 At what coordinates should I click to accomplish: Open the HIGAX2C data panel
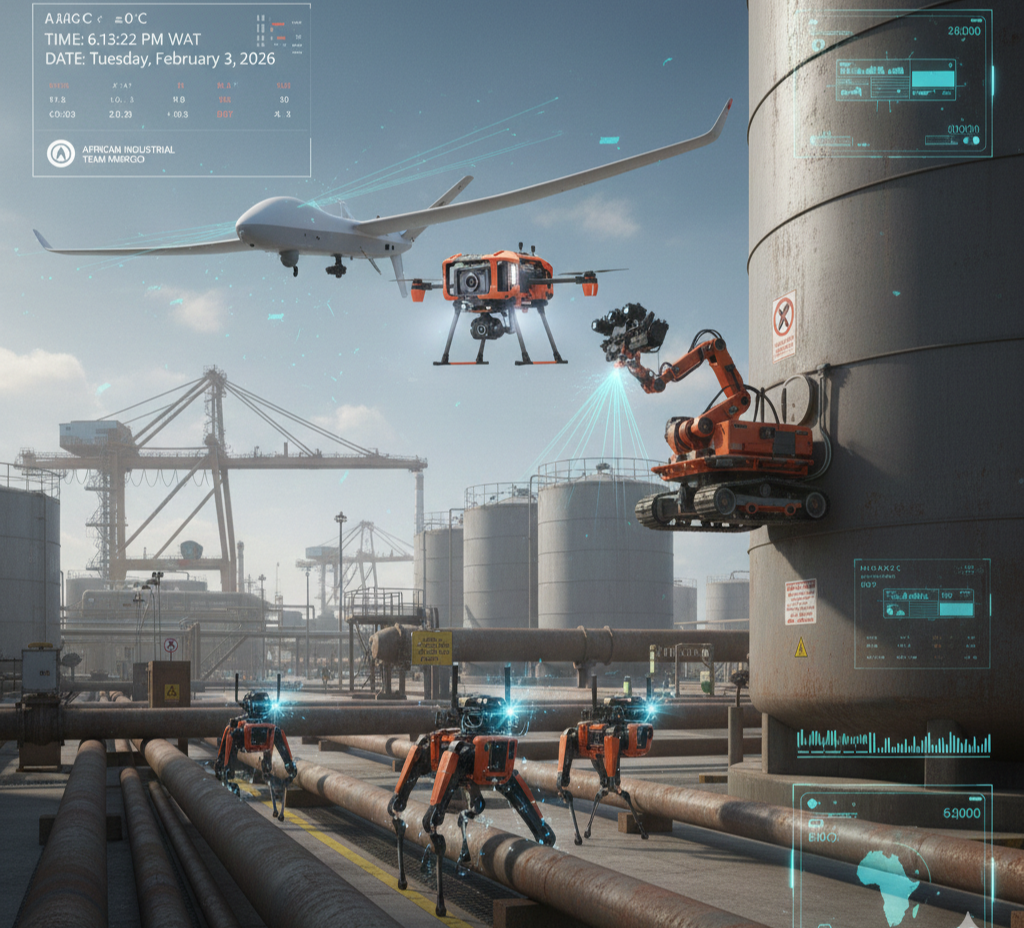[921, 613]
